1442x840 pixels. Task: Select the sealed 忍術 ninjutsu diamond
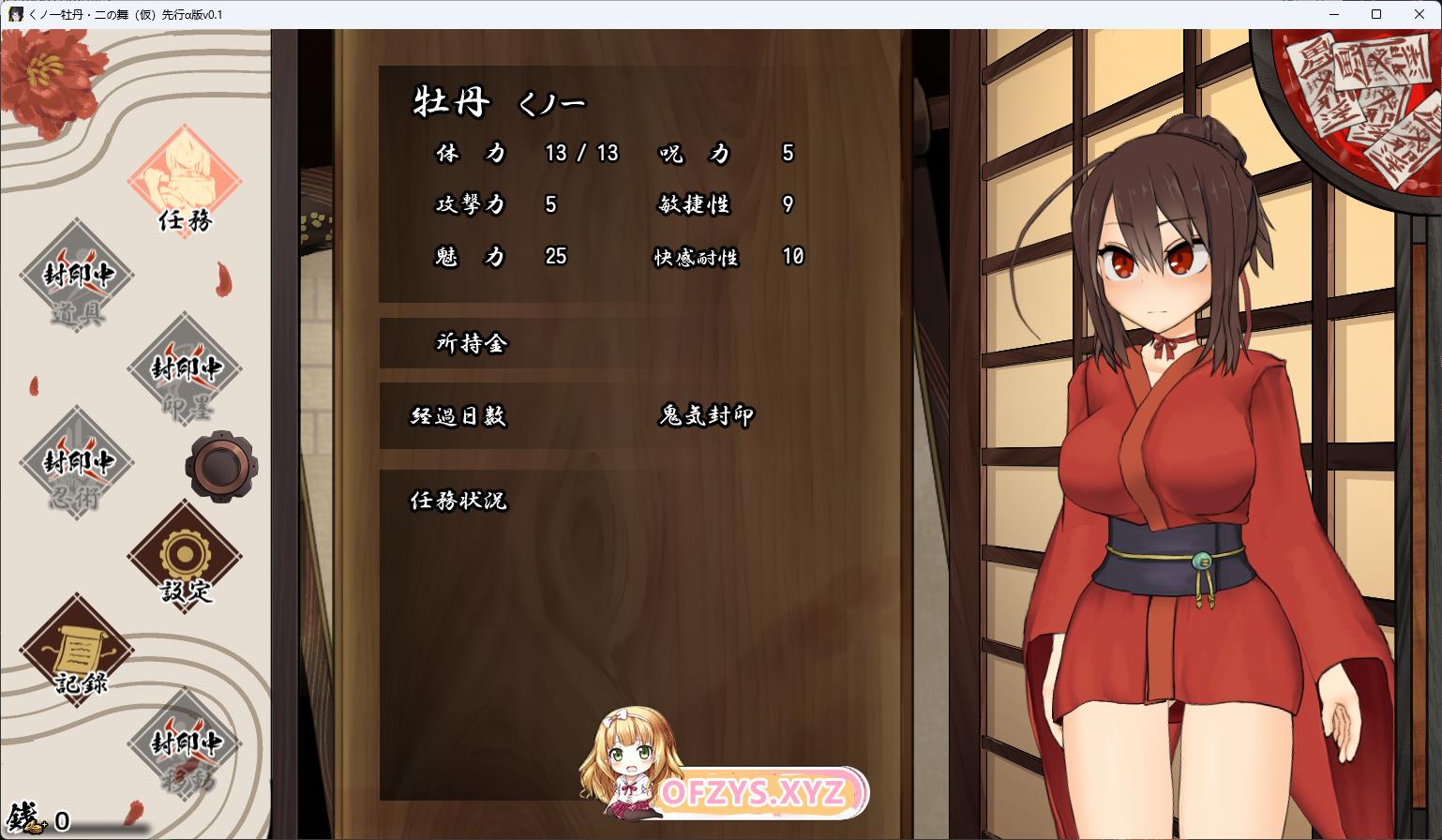point(77,464)
